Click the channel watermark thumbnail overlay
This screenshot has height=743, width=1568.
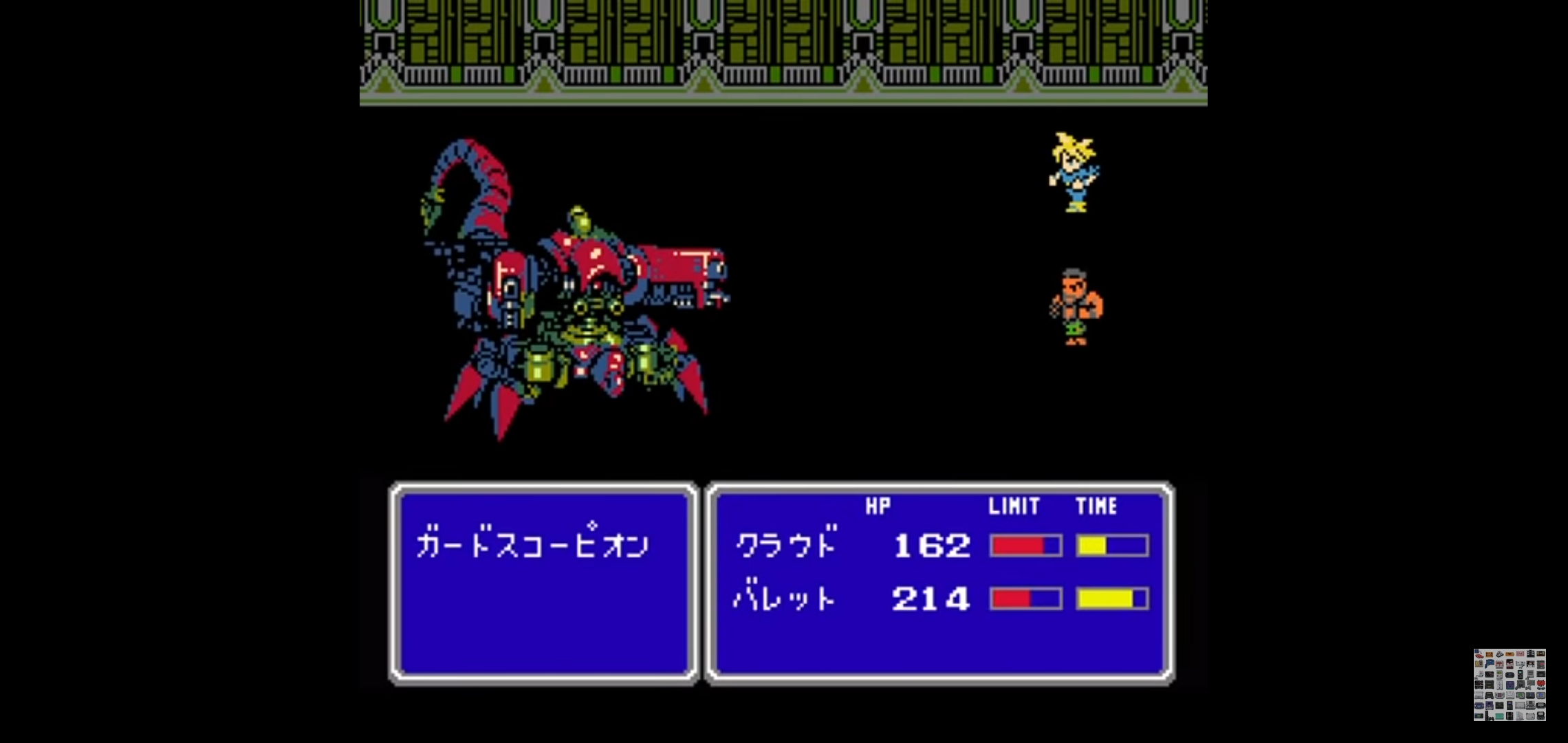coord(1509,685)
